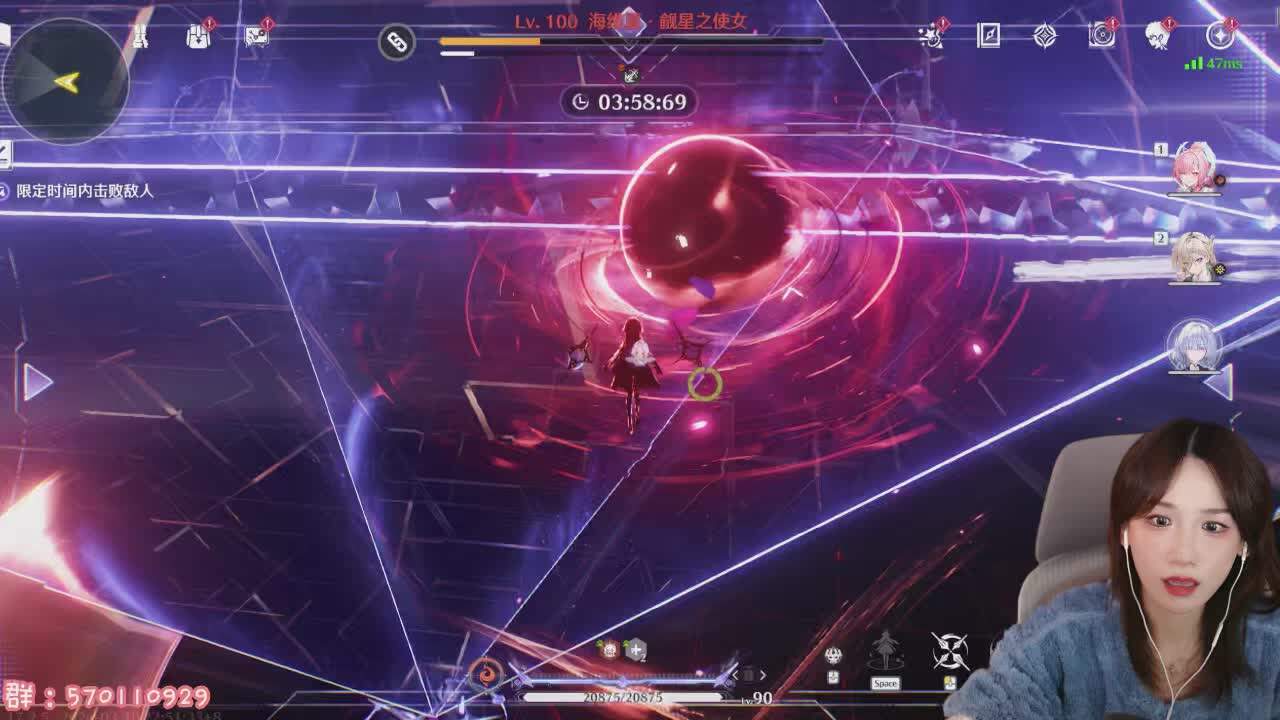Use the spiked-crest echo skill icon
1280x720 pixels.
pos(833,656)
